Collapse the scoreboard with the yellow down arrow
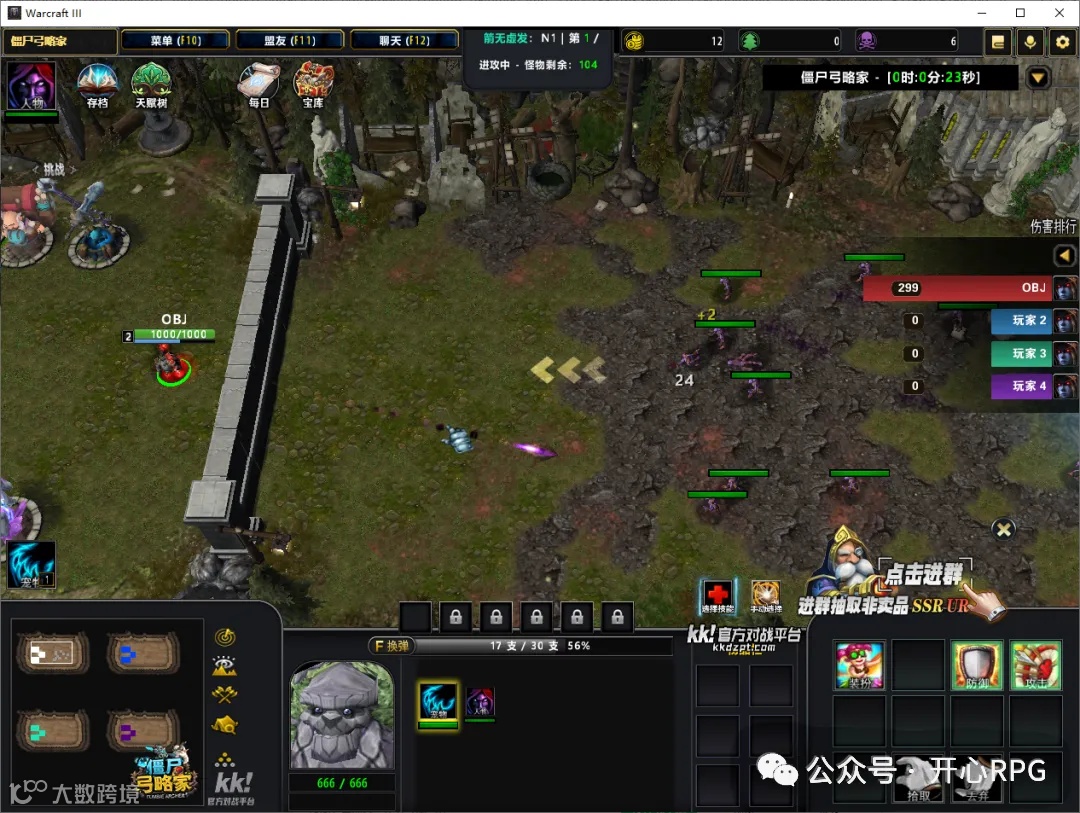 1038,78
